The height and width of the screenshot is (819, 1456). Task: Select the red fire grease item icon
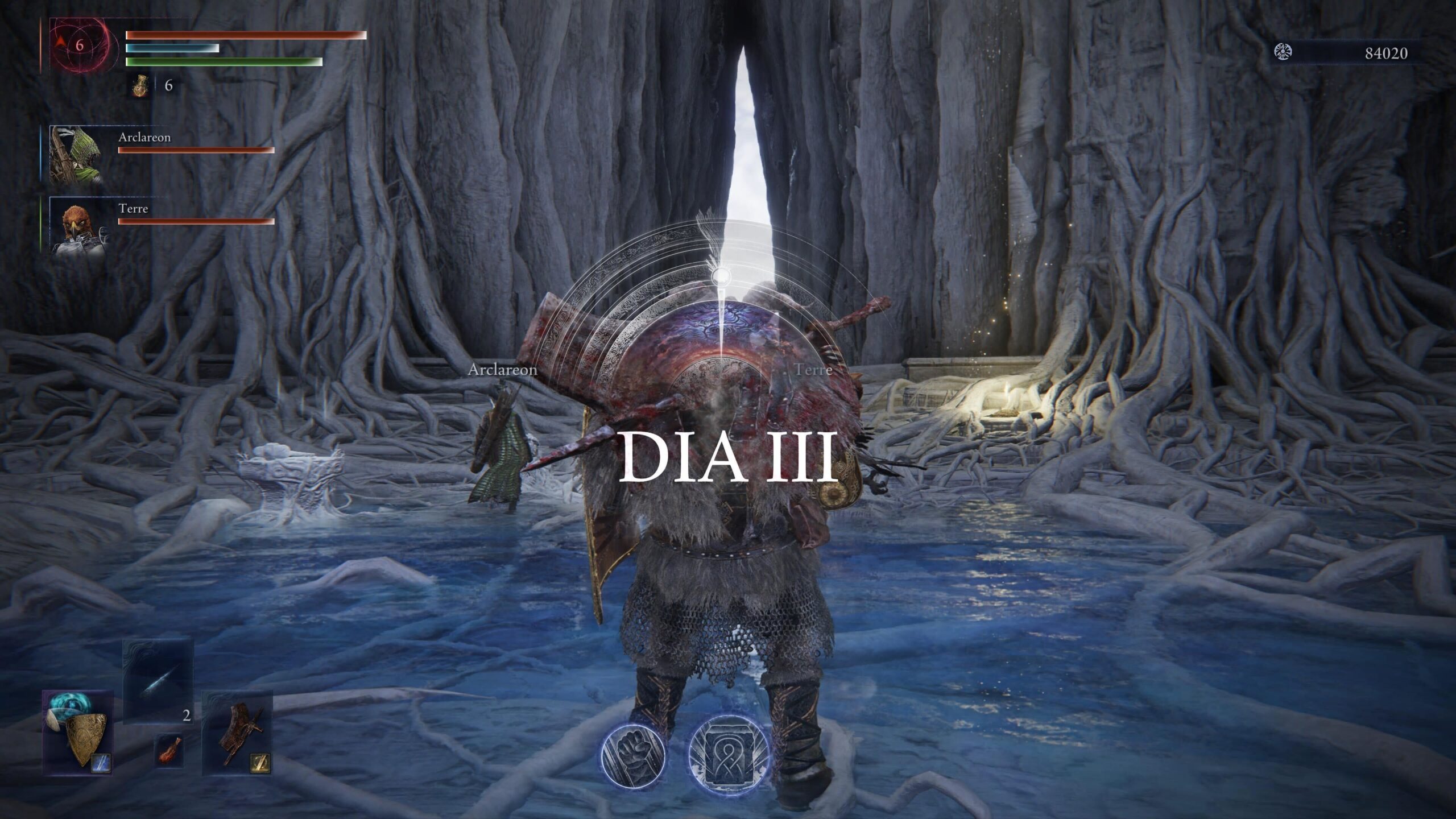(x=169, y=749)
